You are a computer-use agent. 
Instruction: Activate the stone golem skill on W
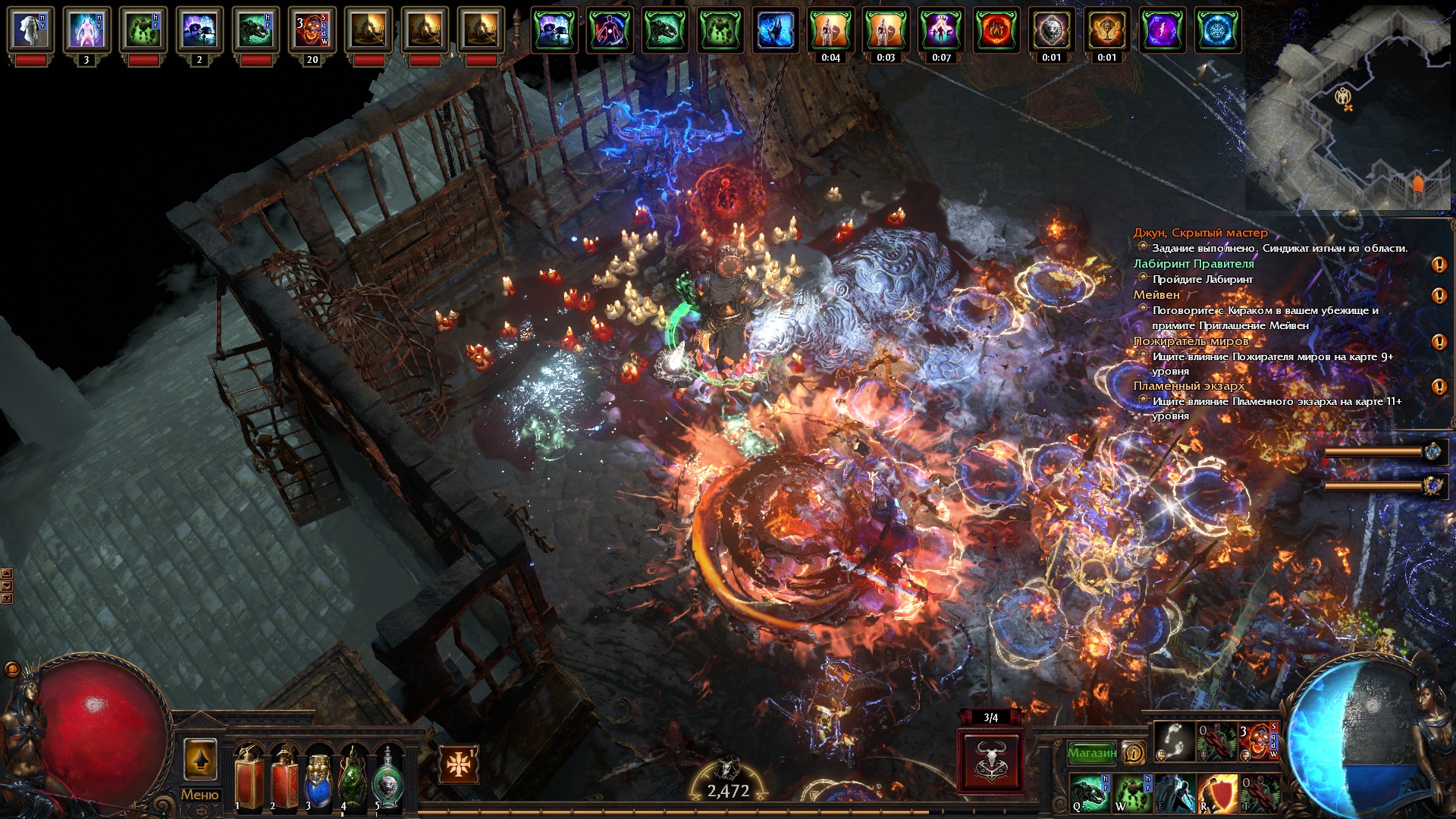point(1133,793)
